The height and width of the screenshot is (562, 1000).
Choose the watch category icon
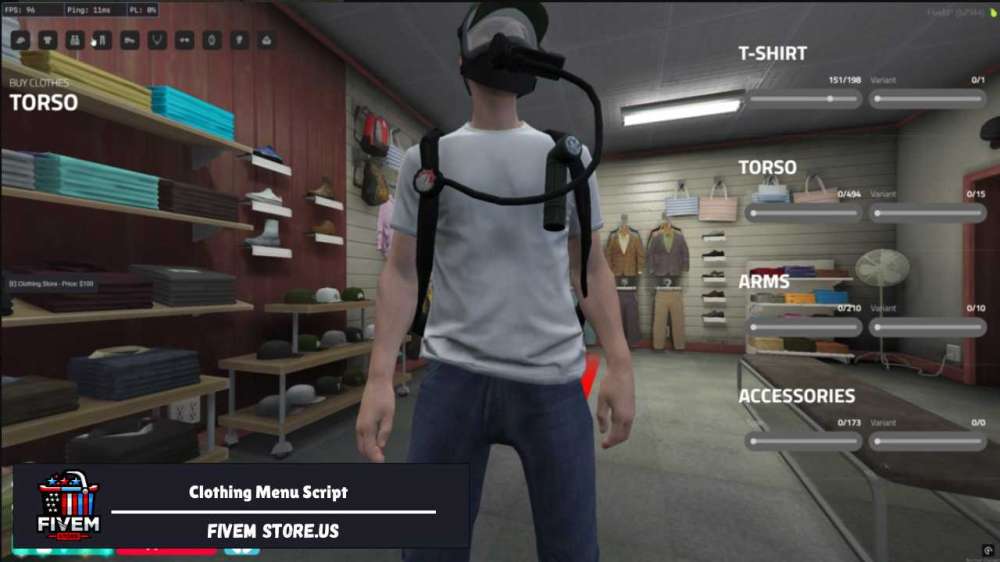(211, 41)
